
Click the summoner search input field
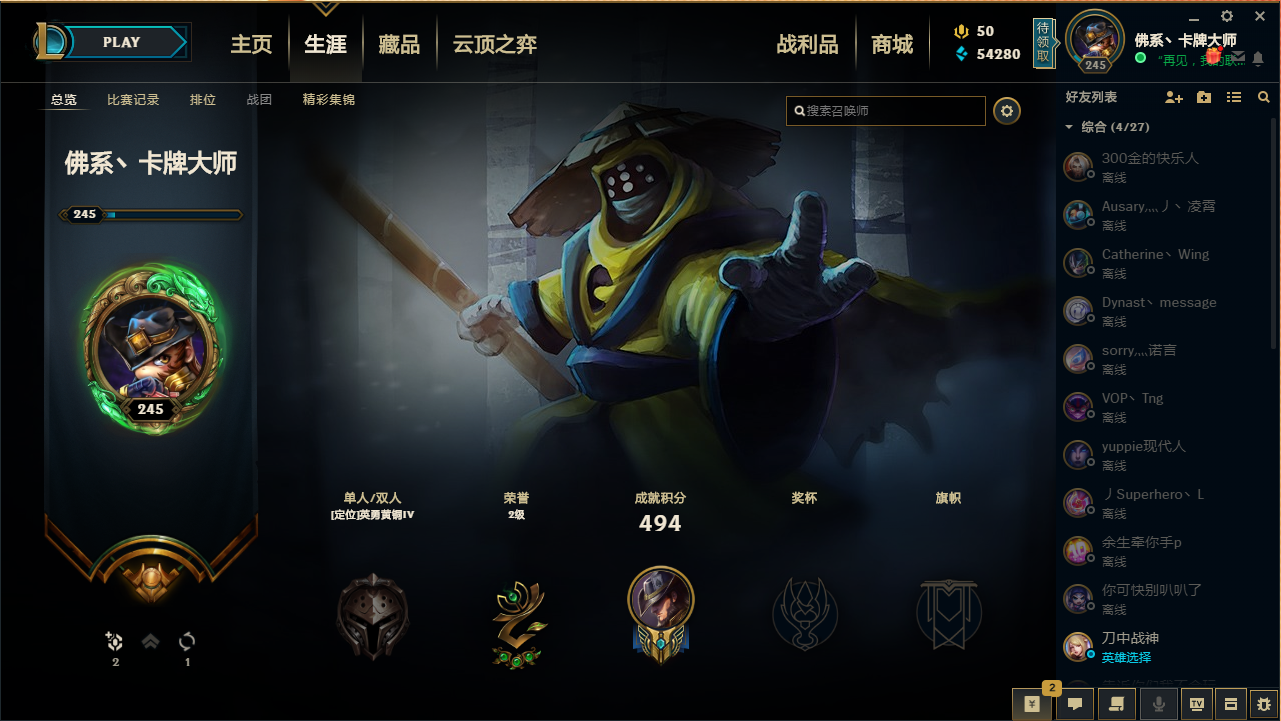tap(885, 111)
